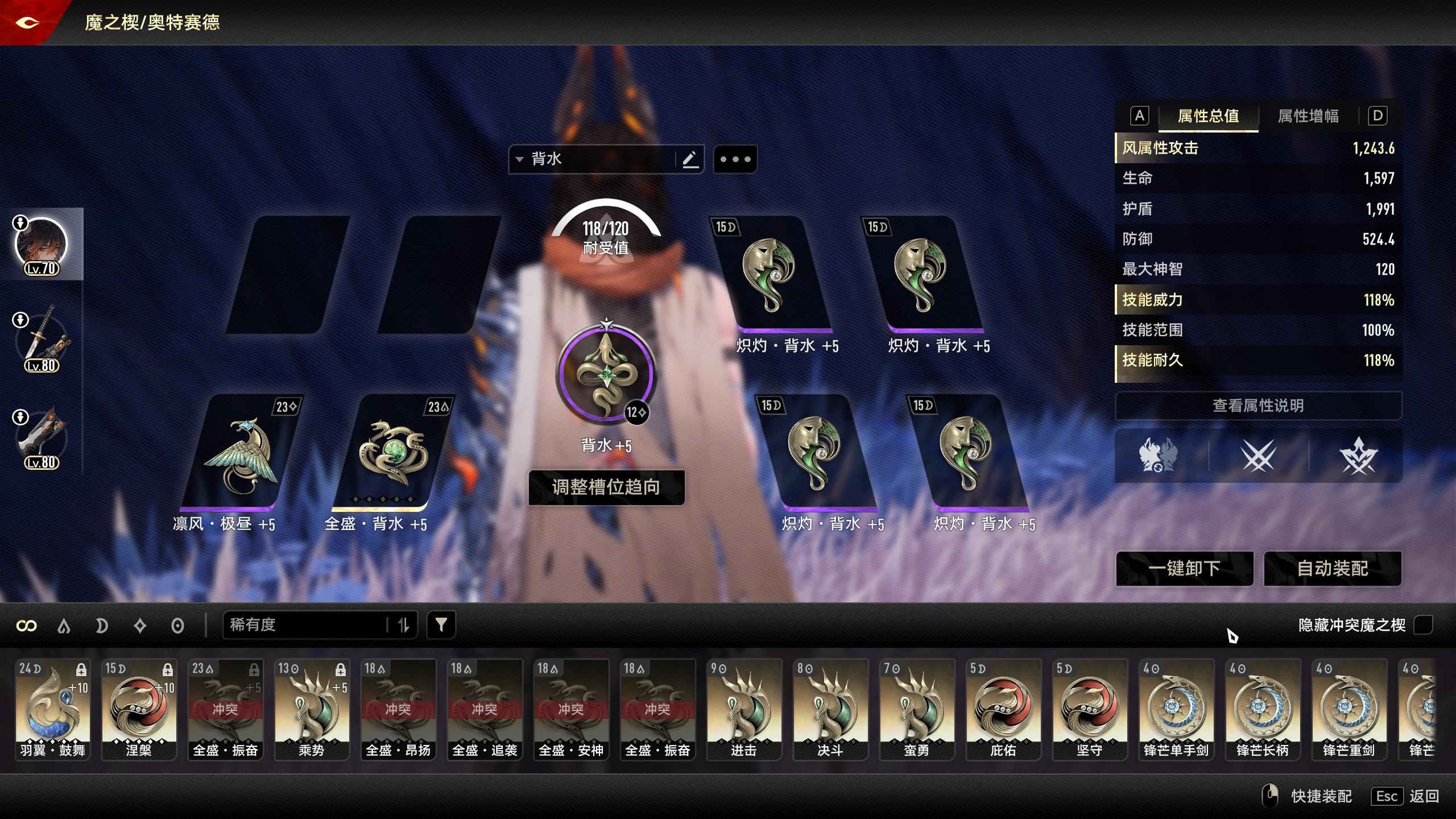Select the 乘势 wedge card
1456x819 pixels.
pos(312,709)
